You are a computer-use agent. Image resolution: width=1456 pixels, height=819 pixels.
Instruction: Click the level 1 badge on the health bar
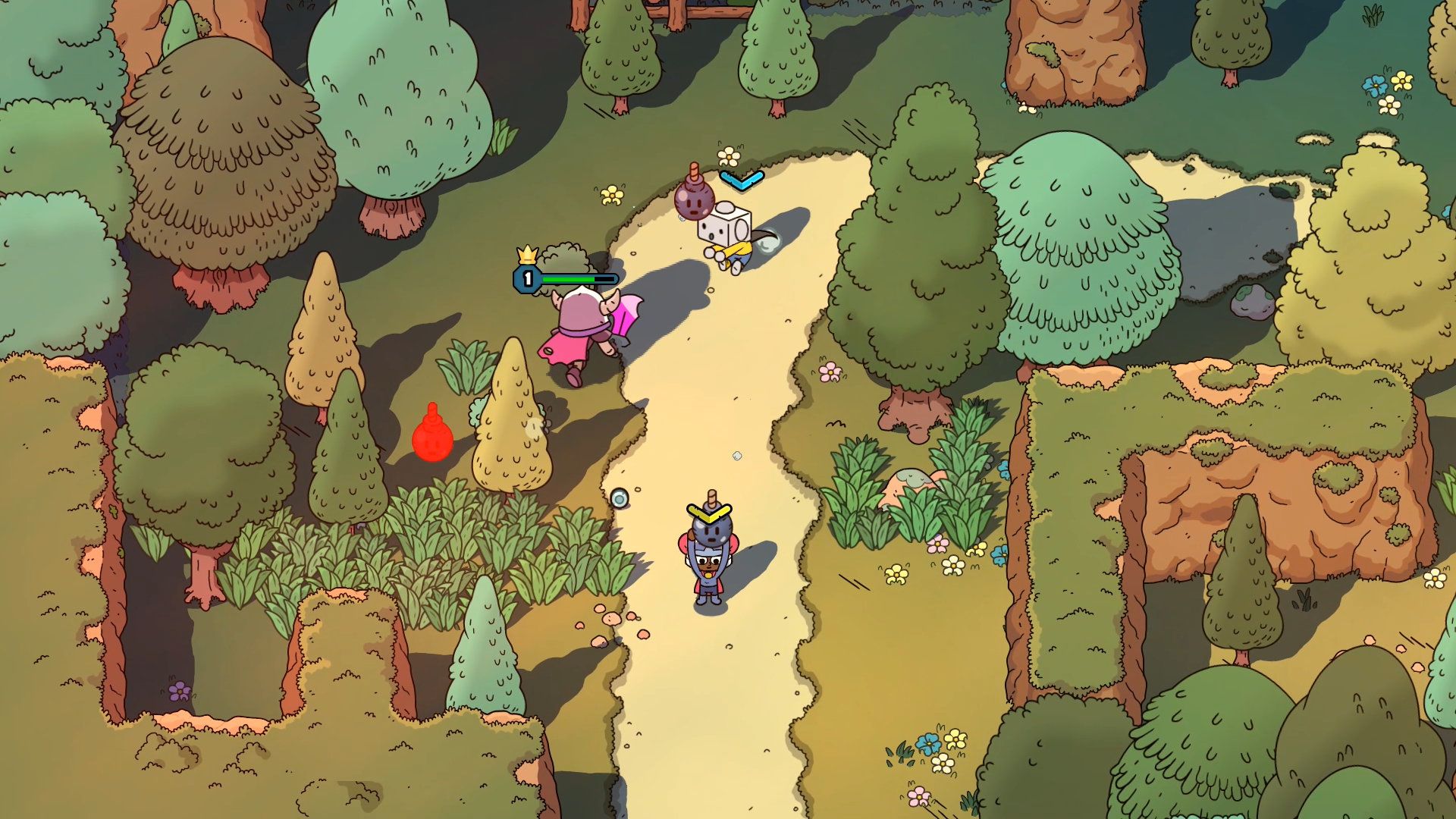[526, 278]
